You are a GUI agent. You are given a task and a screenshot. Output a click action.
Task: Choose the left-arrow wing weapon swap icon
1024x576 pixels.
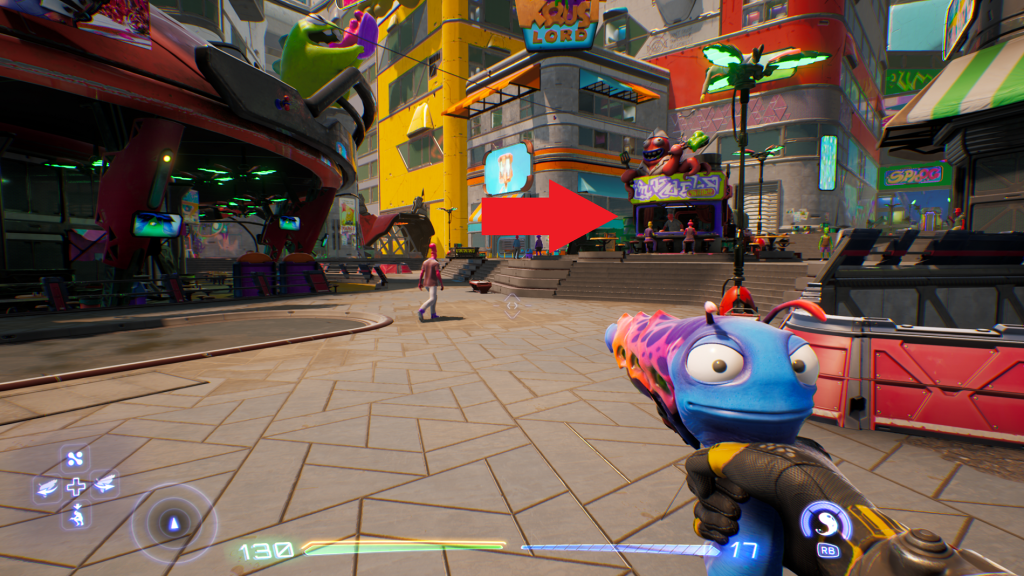47,487
